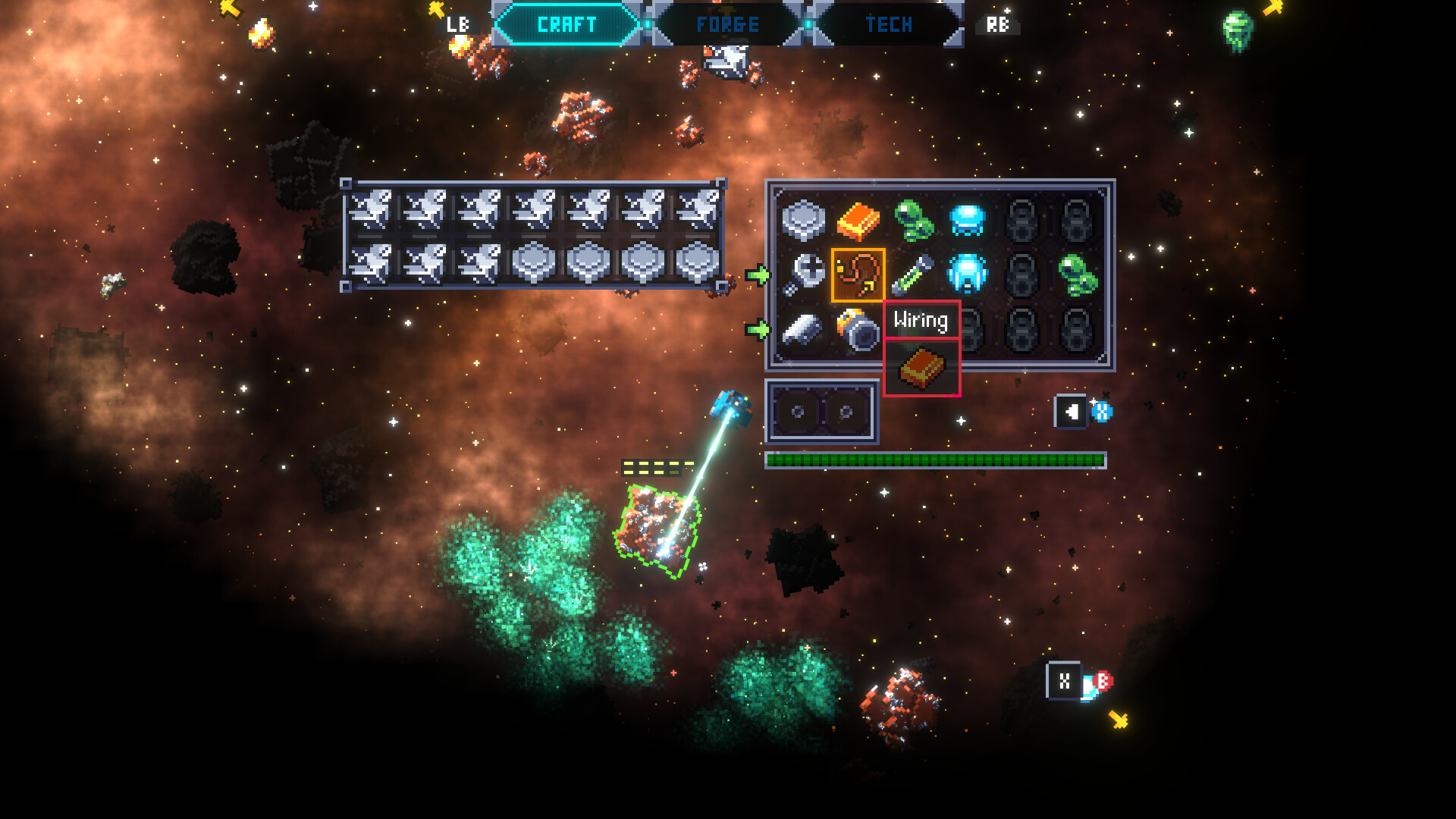Select the silver rod recipe
Screen dimensions: 1456x819
[803, 329]
